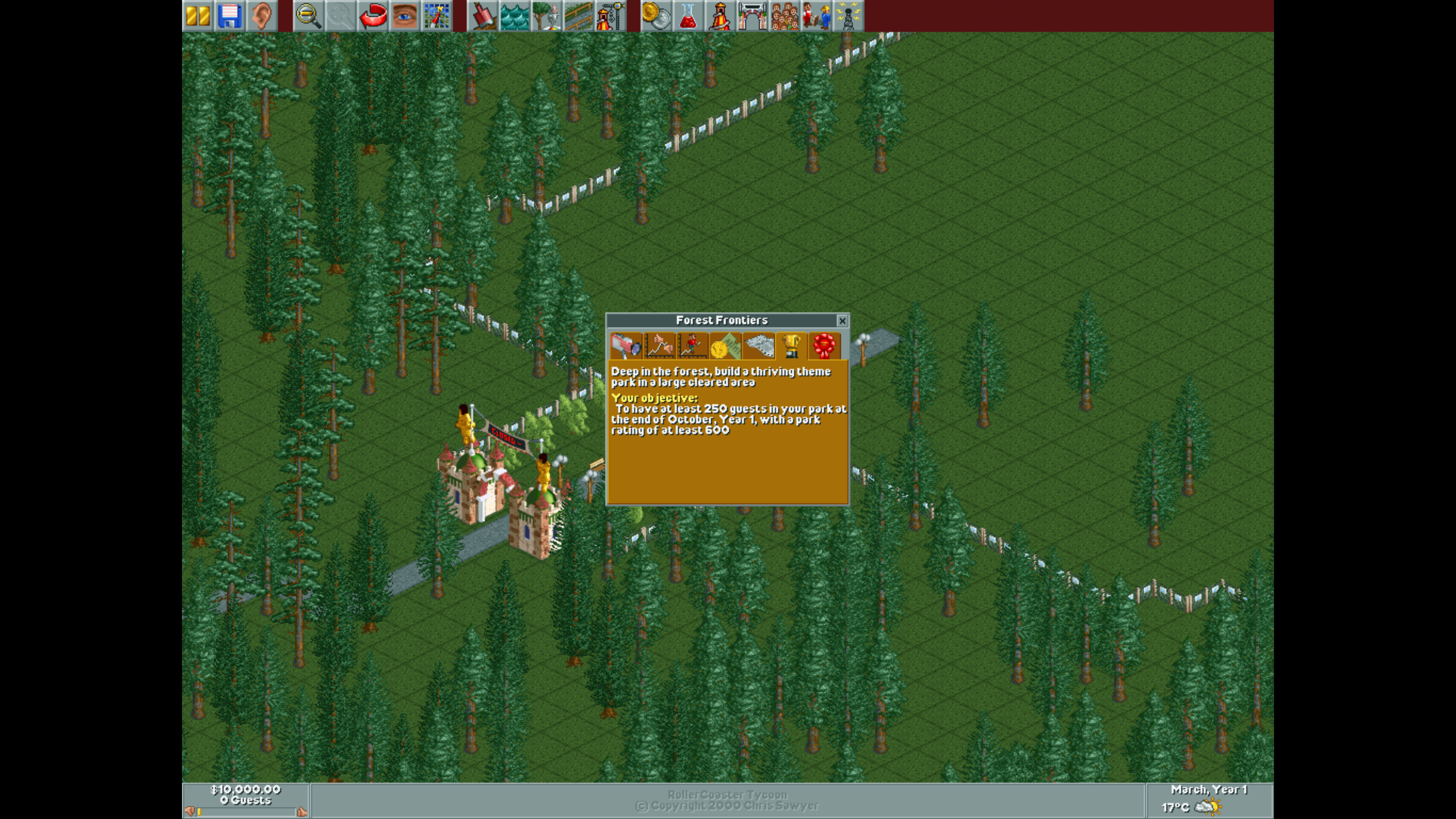
Task: Click the yellow pause game button
Action: pyautogui.click(x=198, y=16)
